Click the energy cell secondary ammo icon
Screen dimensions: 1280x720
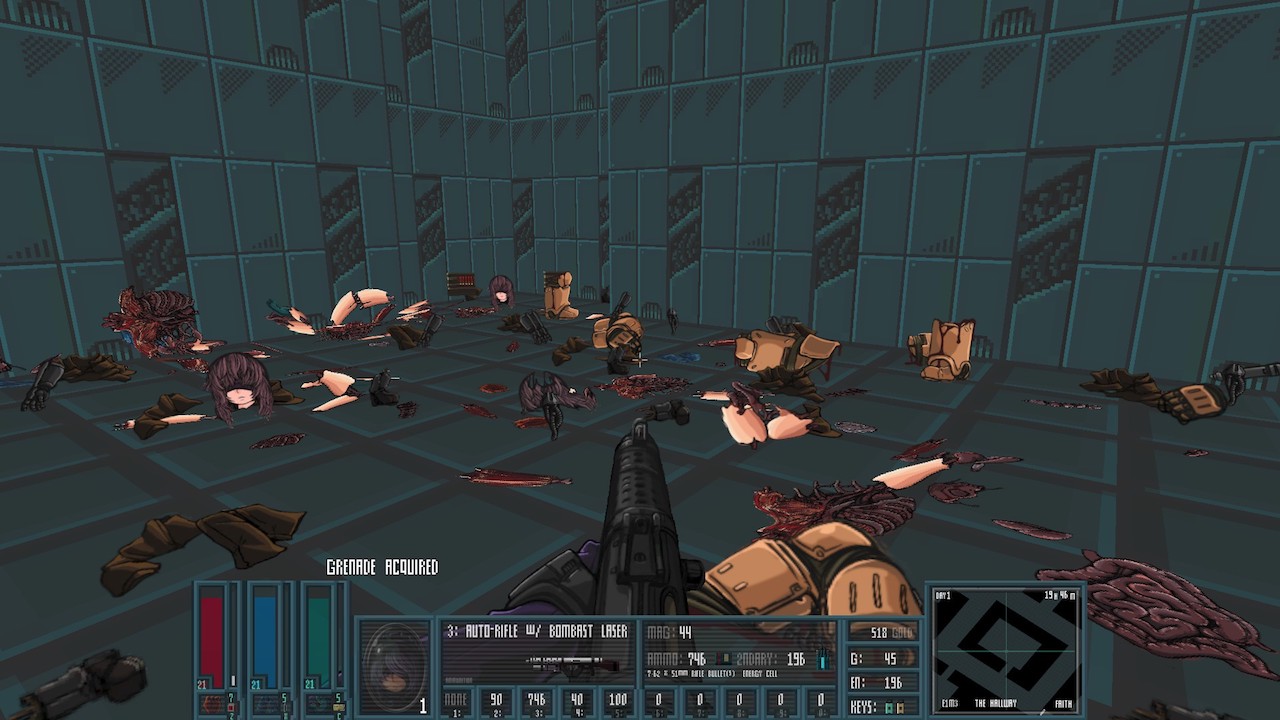(x=823, y=659)
